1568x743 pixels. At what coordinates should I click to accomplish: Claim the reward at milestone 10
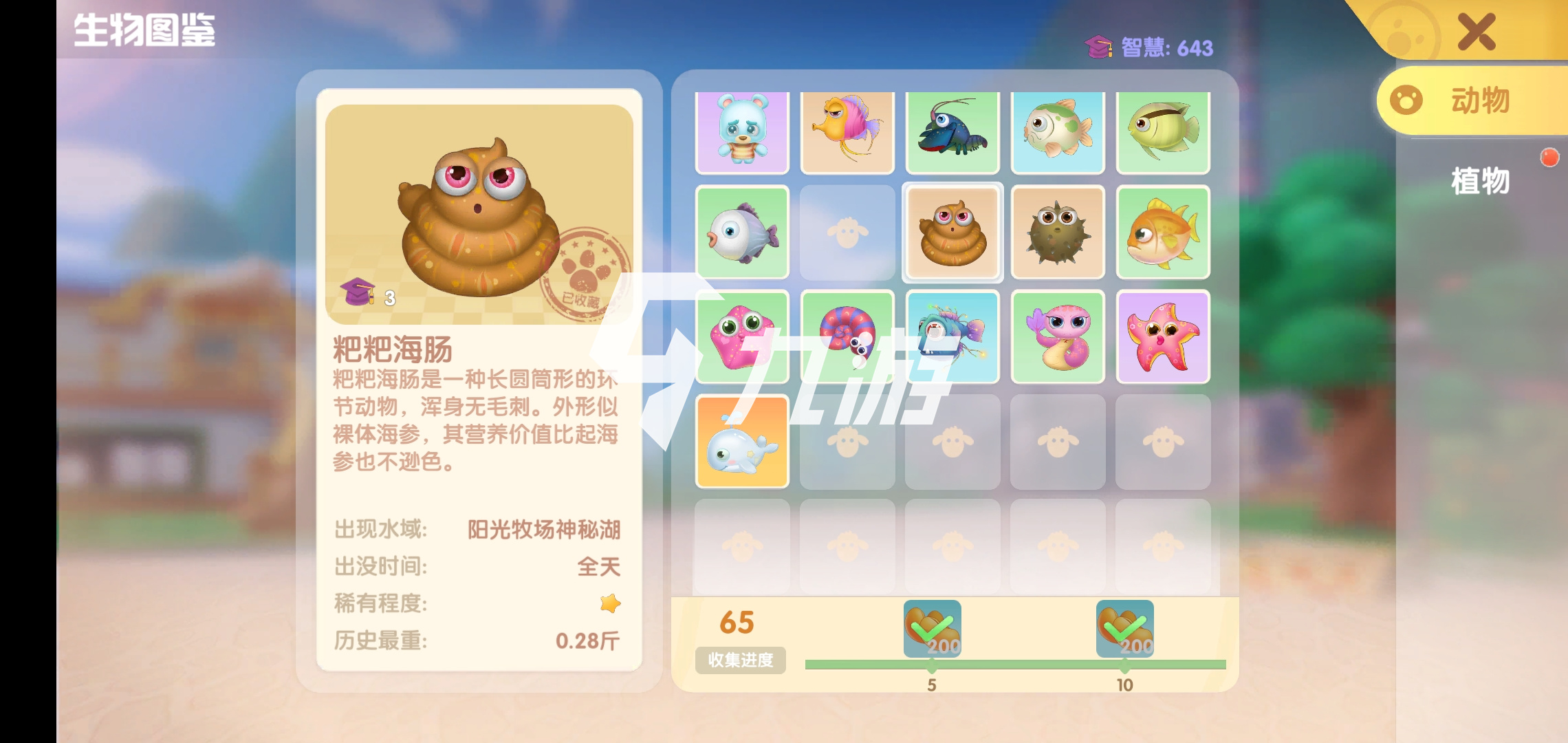[x=1126, y=627]
